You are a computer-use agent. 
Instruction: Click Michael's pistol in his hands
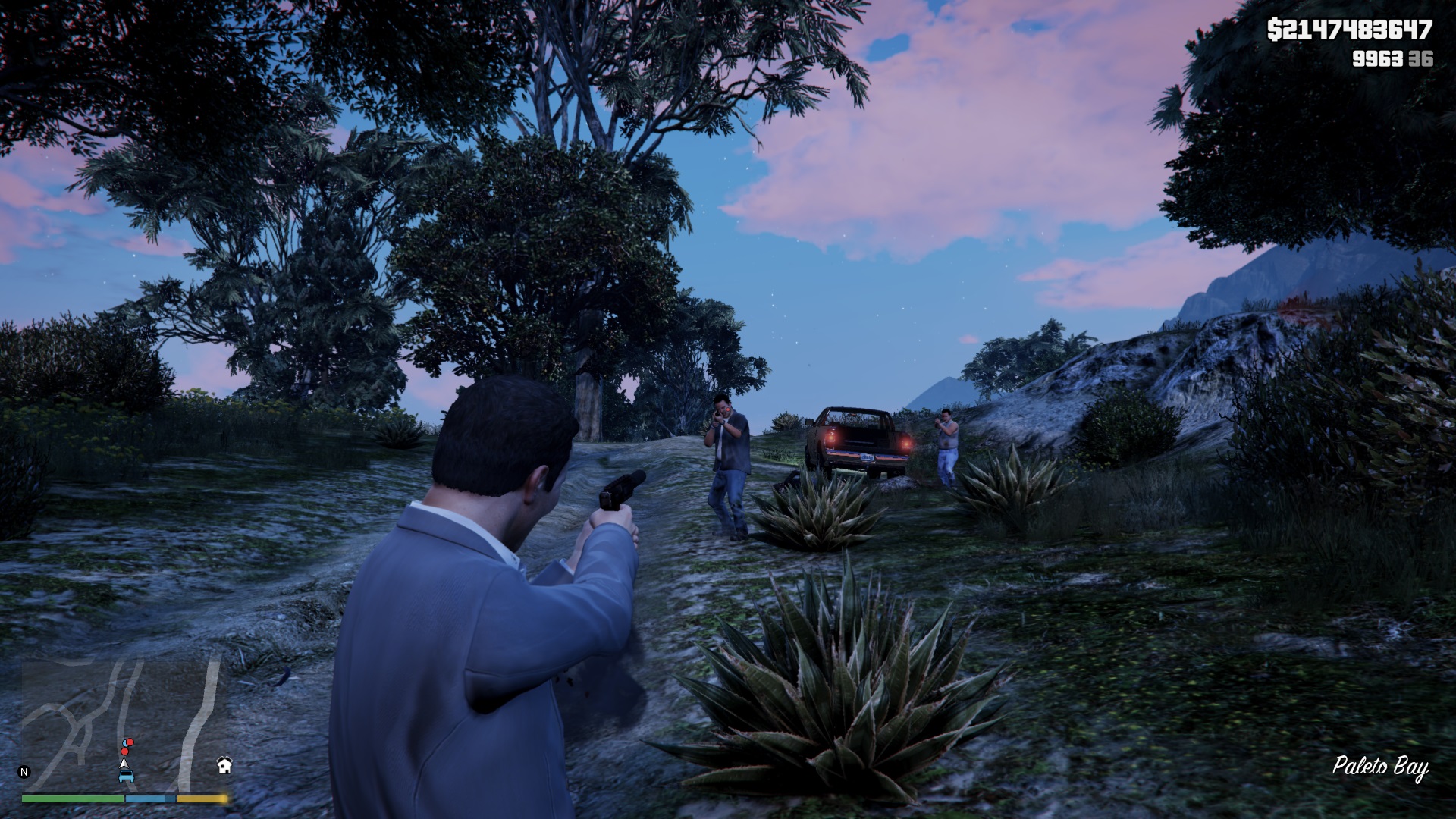coord(622,491)
